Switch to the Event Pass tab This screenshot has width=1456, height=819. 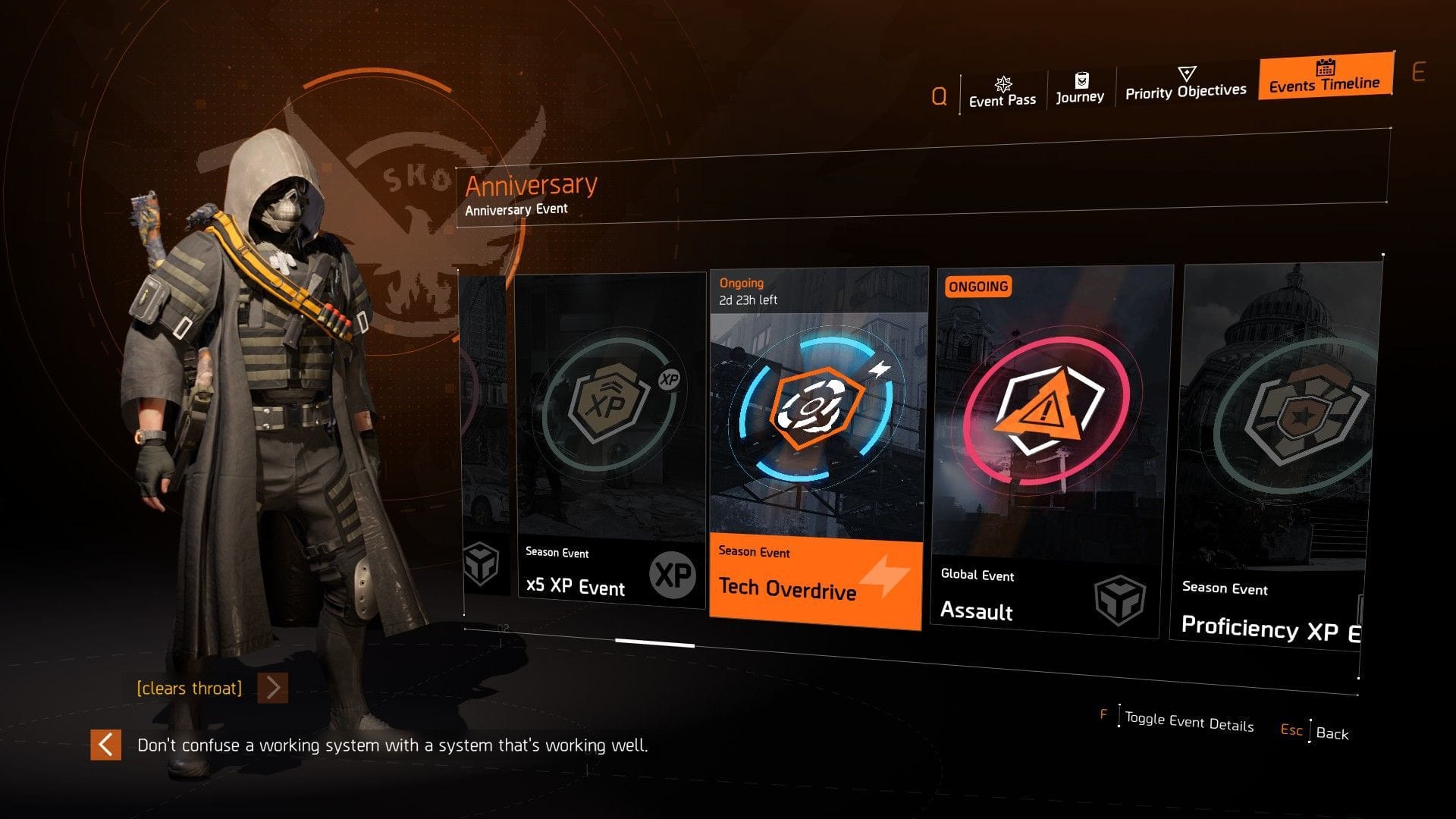pos(1002,98)
